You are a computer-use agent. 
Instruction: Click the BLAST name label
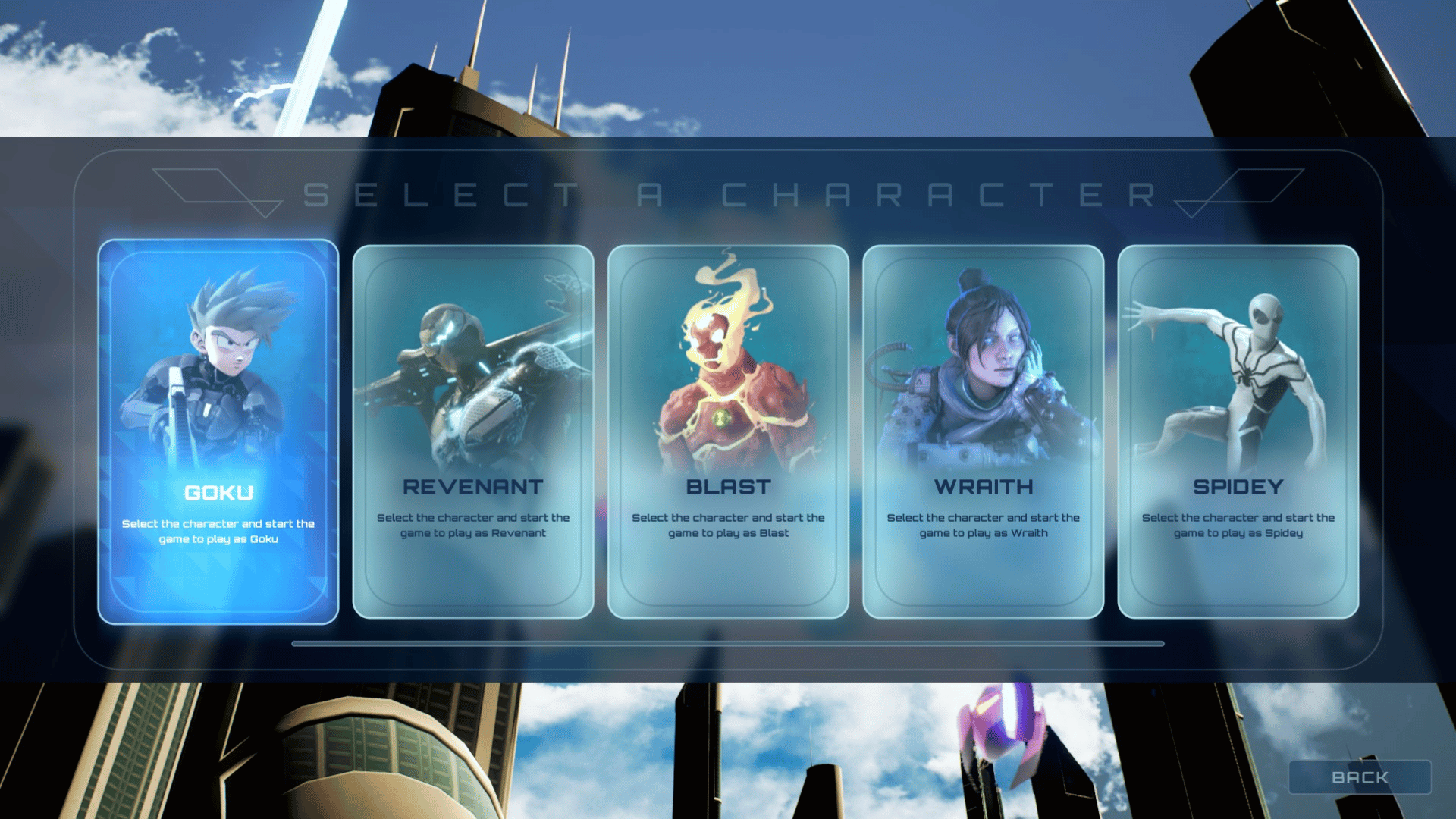[x=727, y=488]
